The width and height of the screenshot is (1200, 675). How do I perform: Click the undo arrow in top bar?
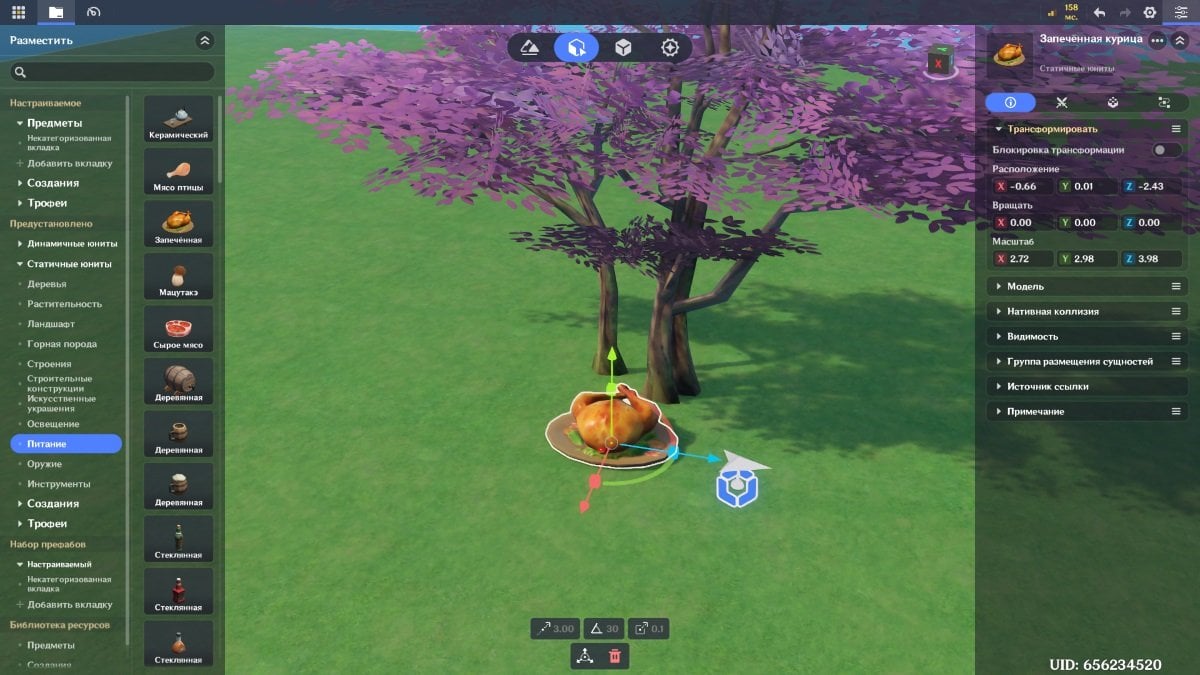click(x=1099, y=12)
